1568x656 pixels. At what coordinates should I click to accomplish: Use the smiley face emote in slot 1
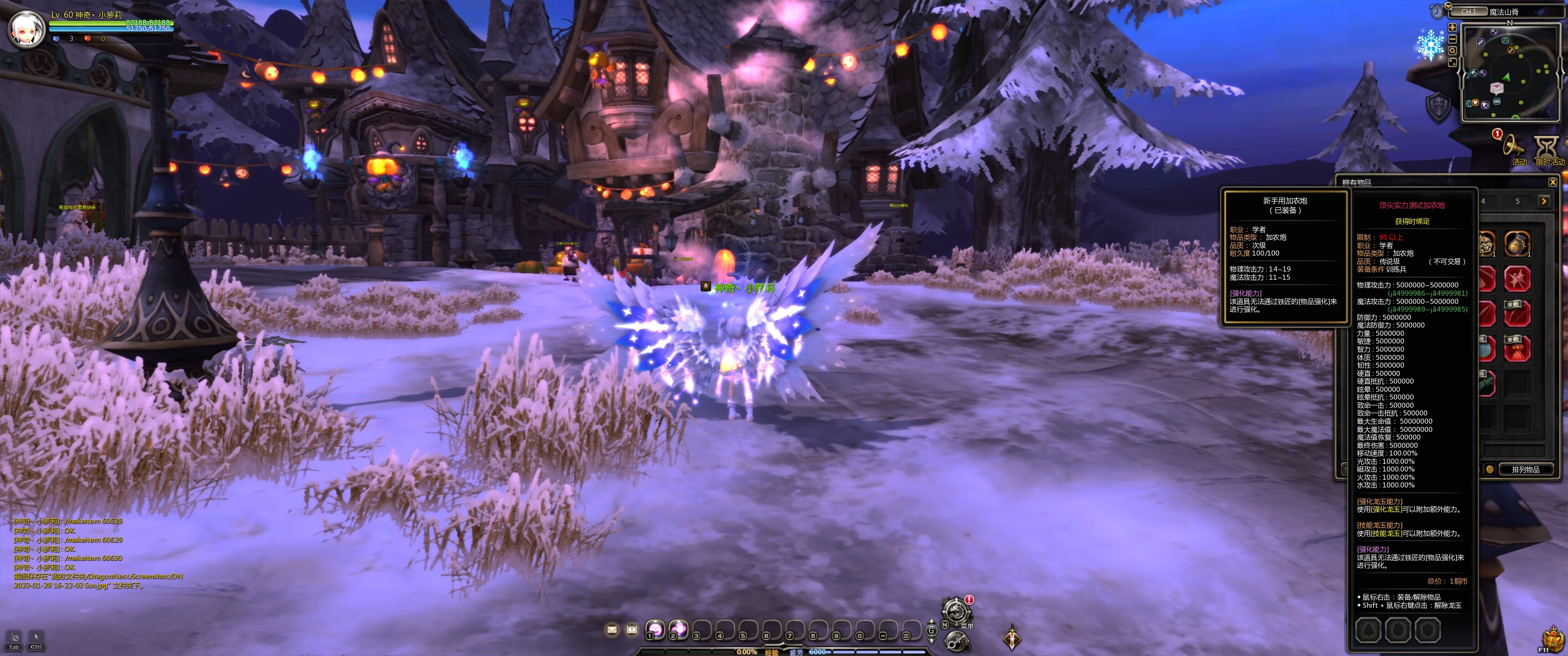pyautogui.click(x=655, y=629)
